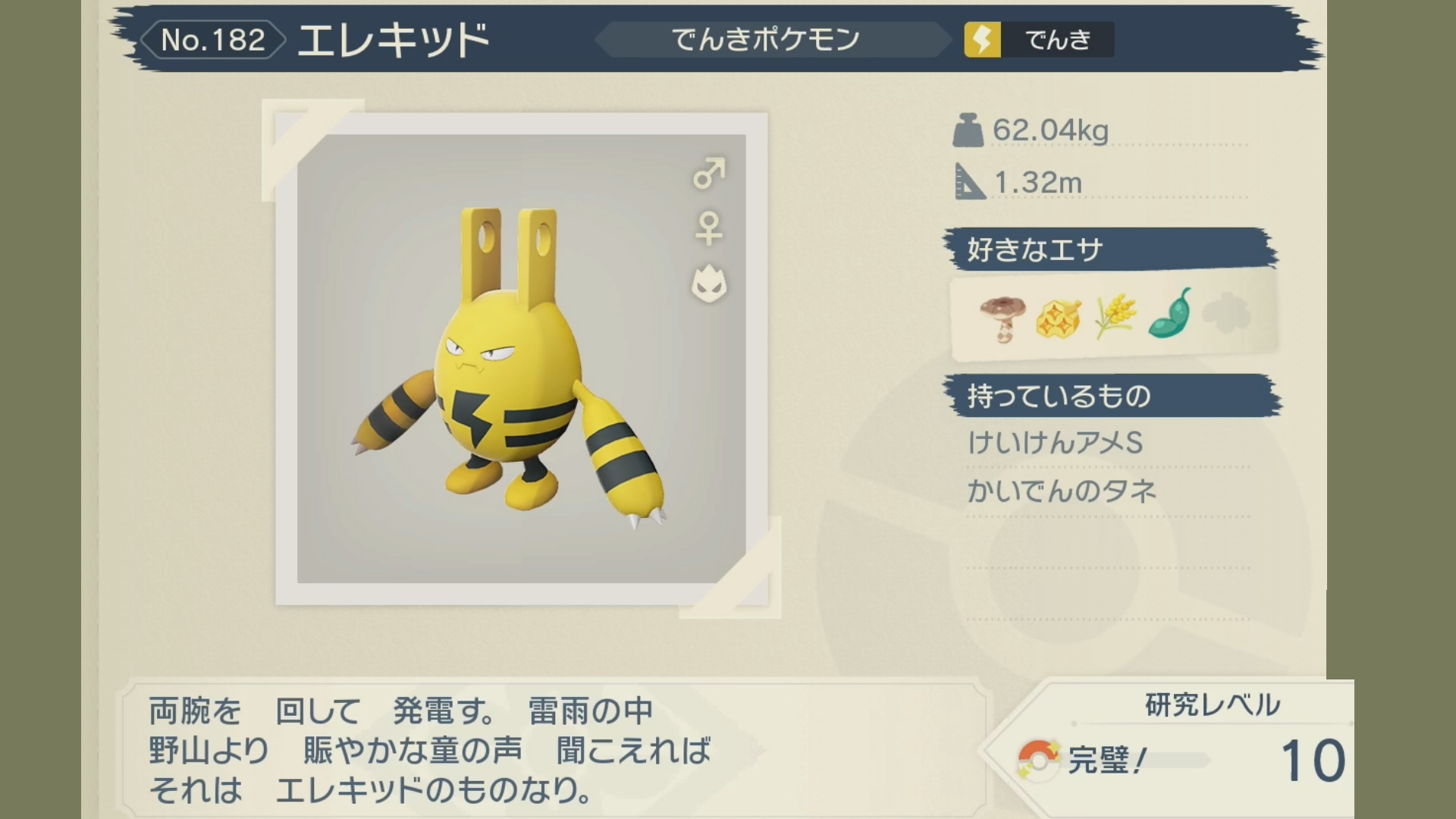Click the mushroom food icon

pyautogui.click(x=1002, y=318)
